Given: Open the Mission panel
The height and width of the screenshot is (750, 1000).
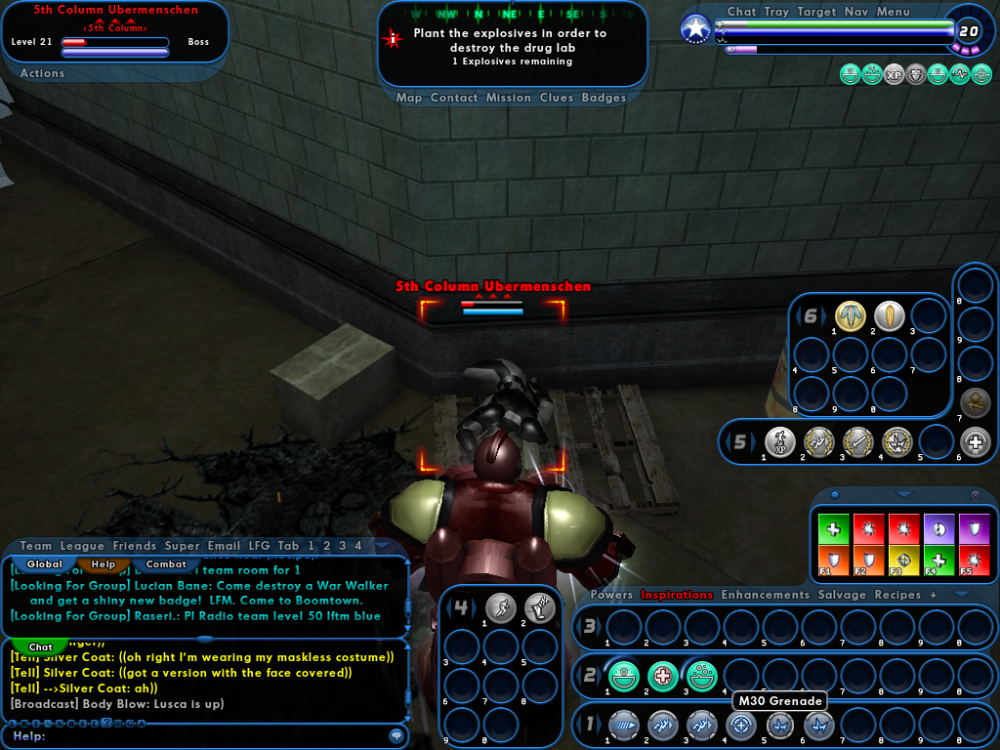Looking at the screenshot, I should point(509,98).
